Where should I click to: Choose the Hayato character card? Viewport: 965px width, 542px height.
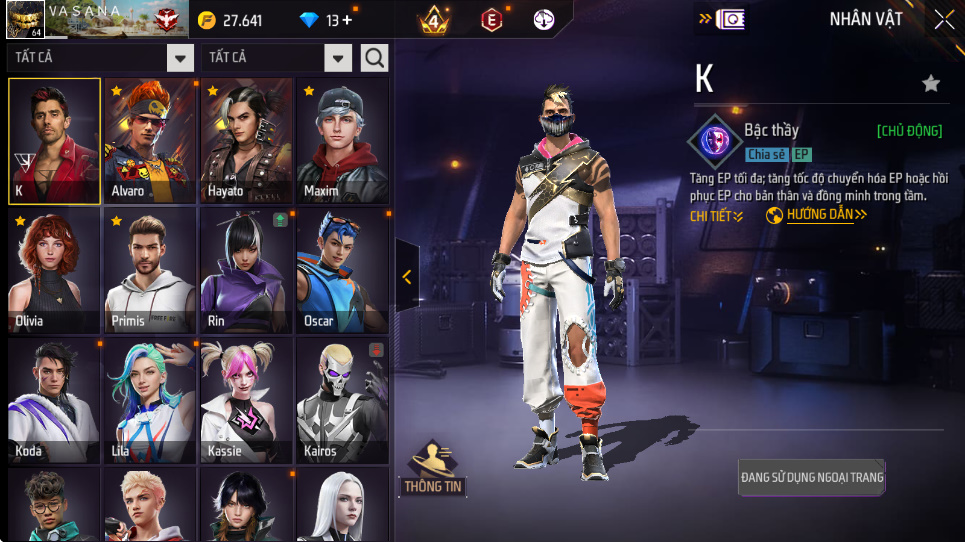tap(247, 141)
